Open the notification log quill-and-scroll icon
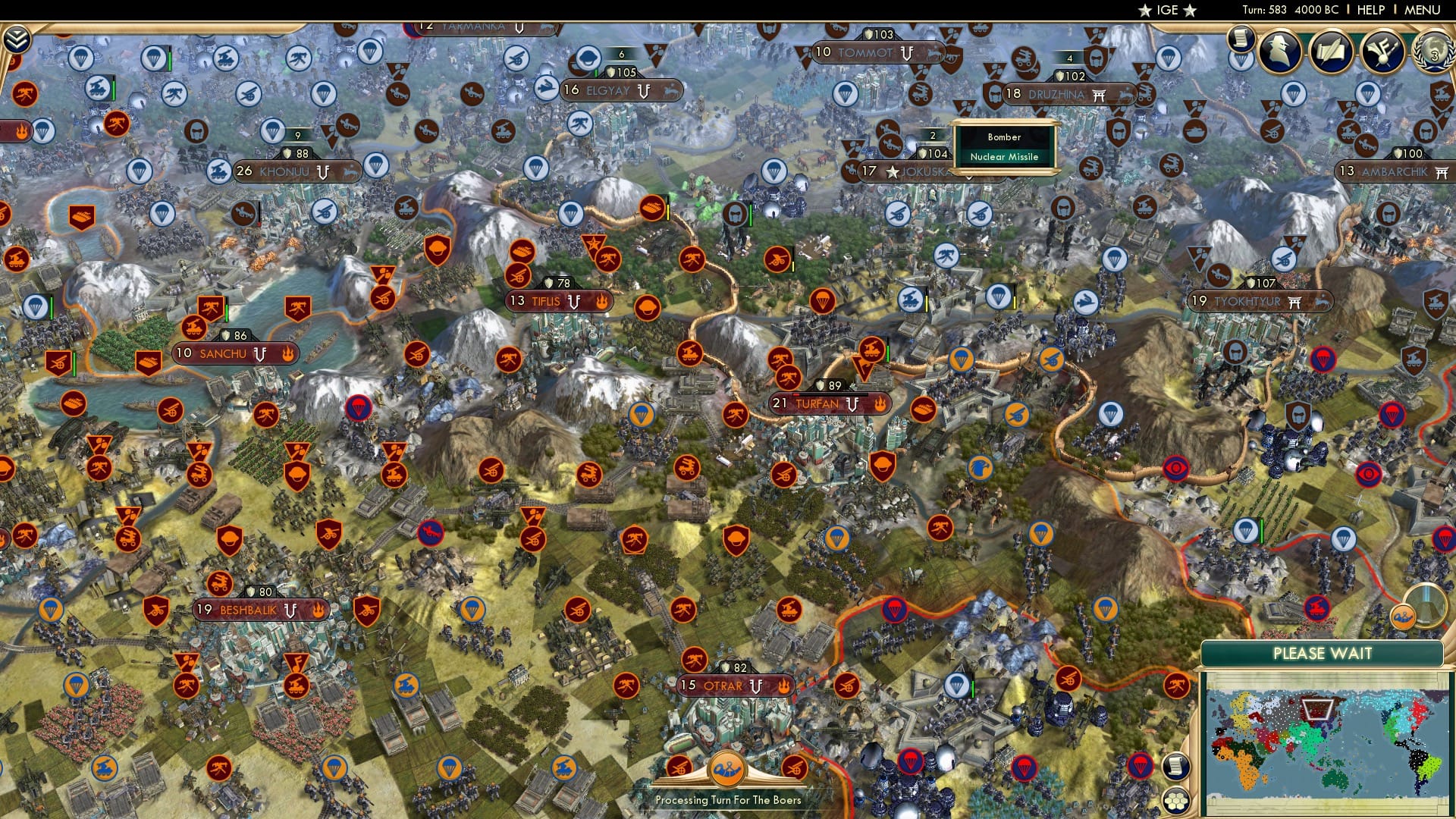 (x=1331, y=52)
